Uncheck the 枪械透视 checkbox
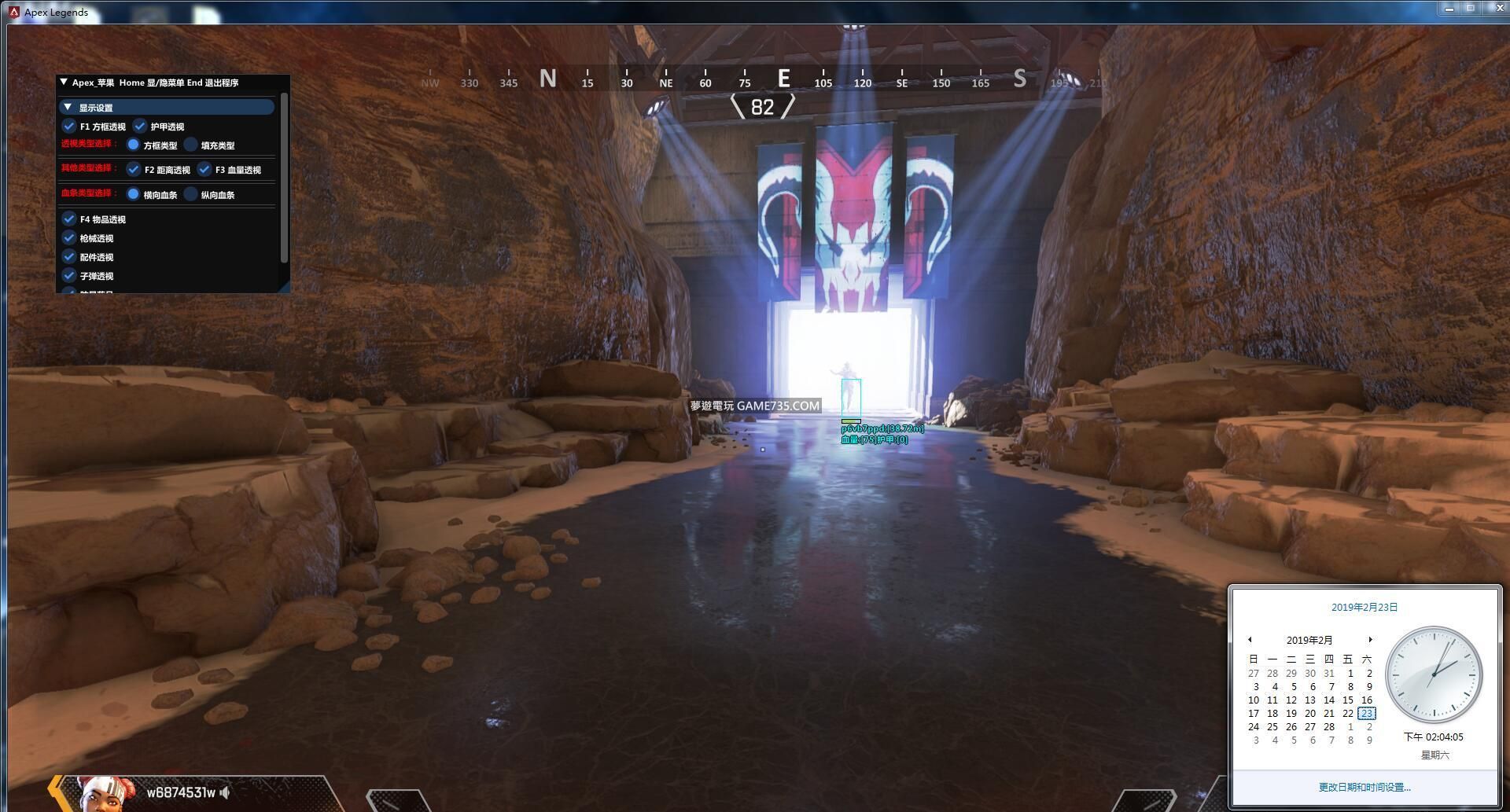 69,238
